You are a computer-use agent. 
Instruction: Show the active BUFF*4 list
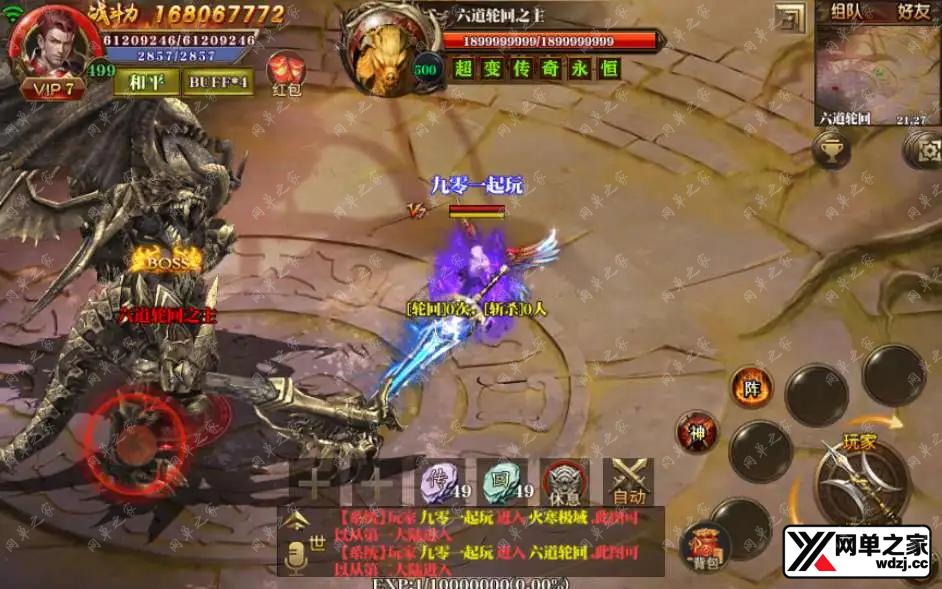tap(217, 81)
